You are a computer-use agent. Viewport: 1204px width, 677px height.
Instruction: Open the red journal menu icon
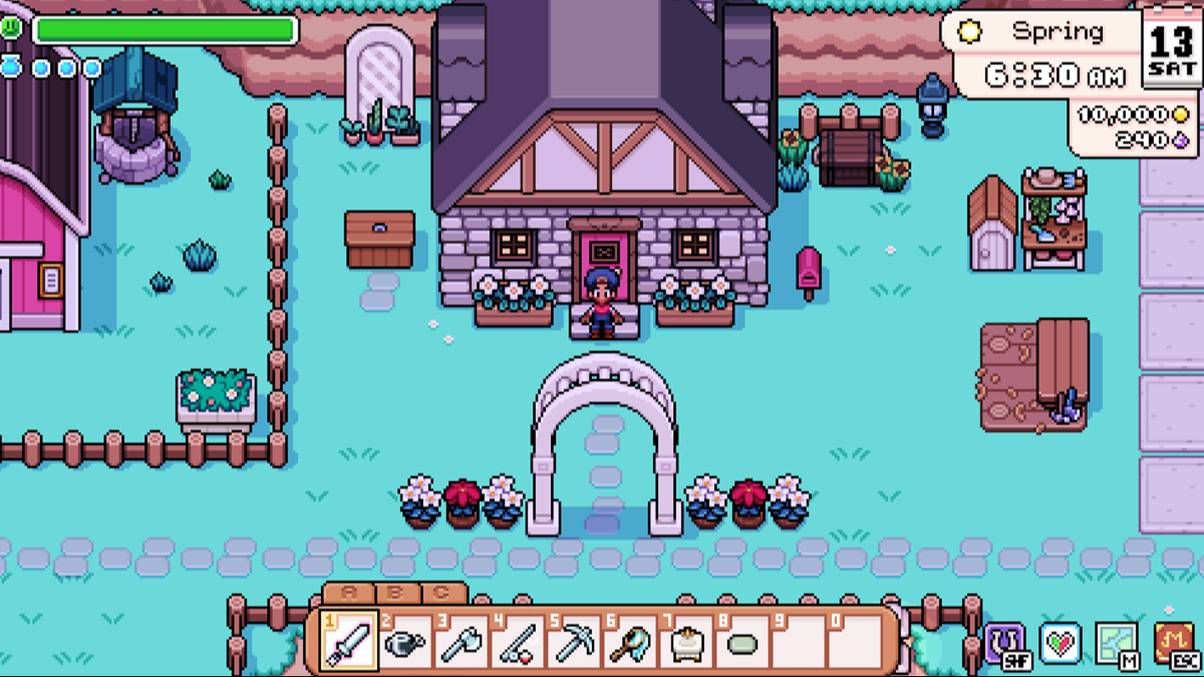(1174, 643)
